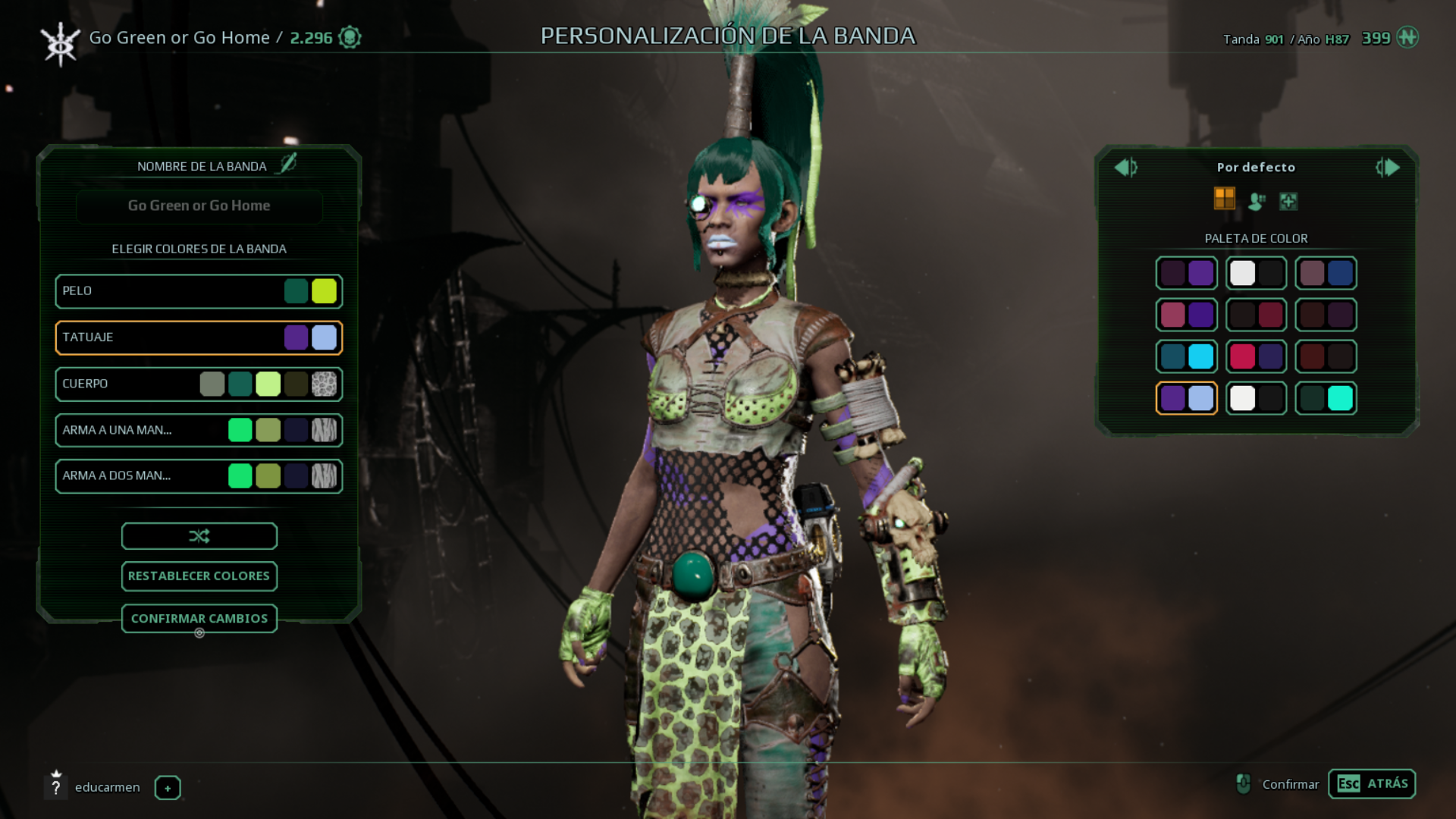
Task: Confirm changes with CONFIRMAR CAMBIOS
Action: [x=199, y=619]
